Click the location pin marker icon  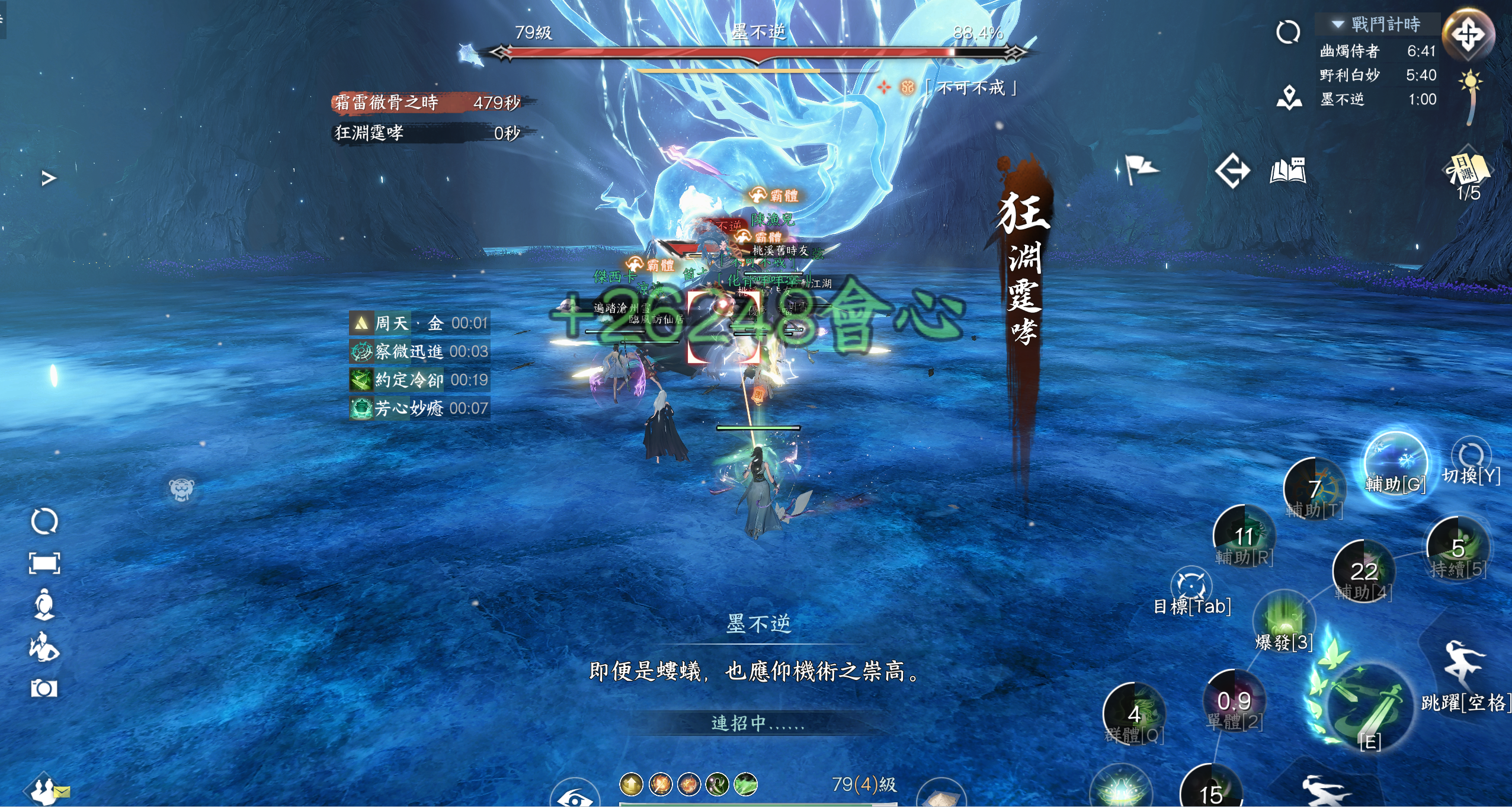(1289, 98)
